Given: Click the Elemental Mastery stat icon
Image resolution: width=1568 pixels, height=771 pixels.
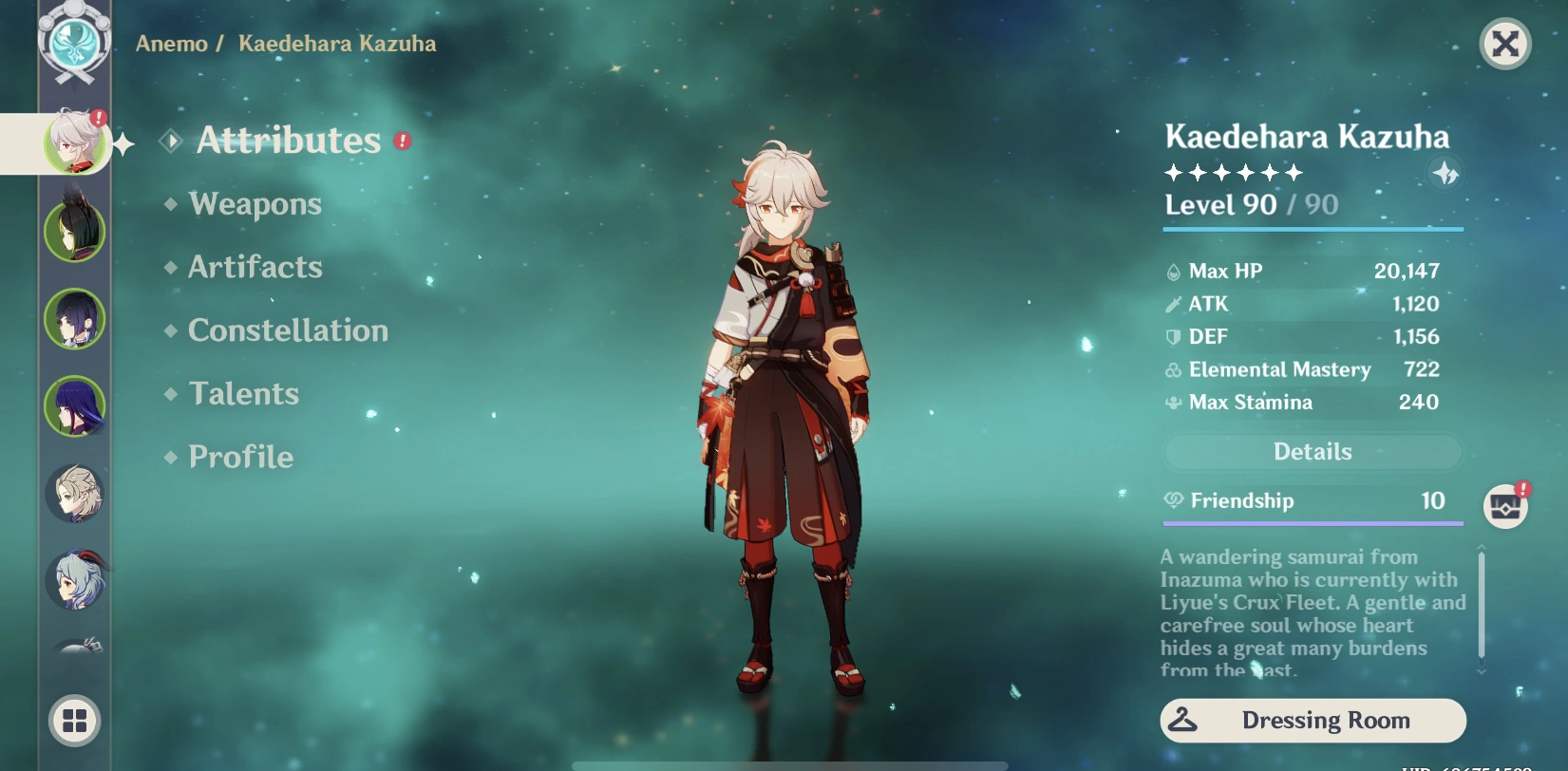Looking at the screenshot, I should coord(1174,370).
